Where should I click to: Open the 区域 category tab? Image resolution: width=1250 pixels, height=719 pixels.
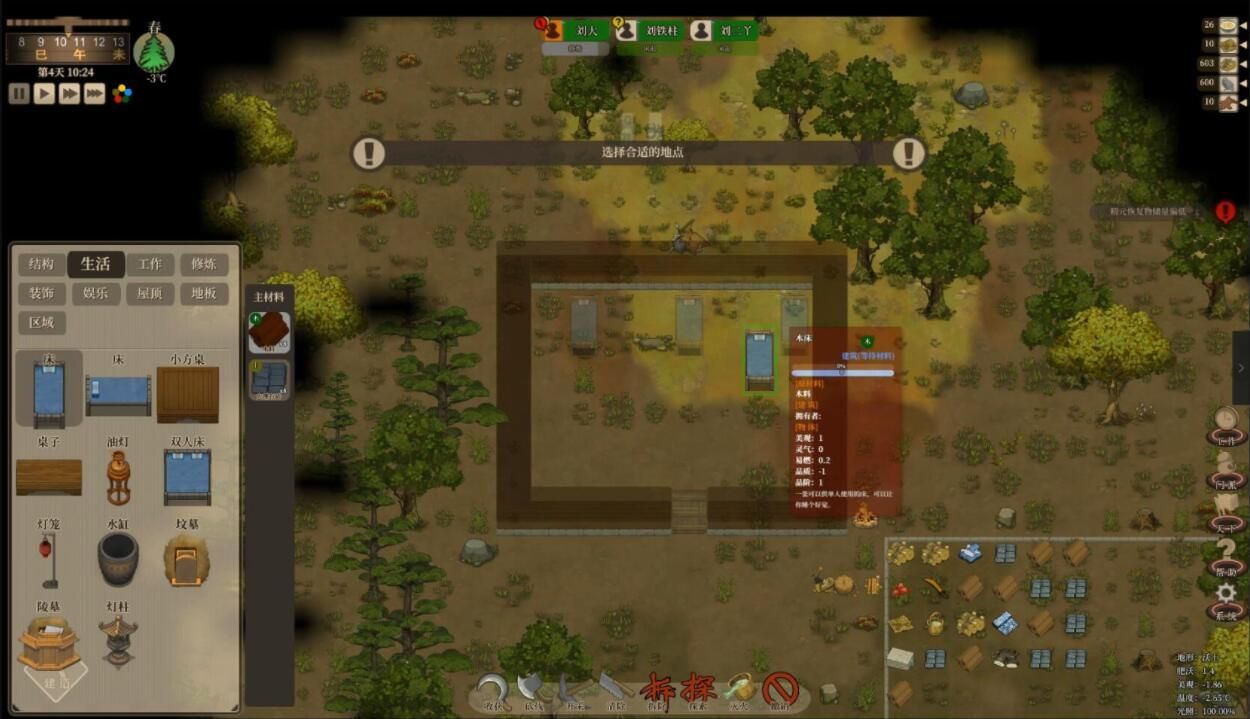(42, 323)
